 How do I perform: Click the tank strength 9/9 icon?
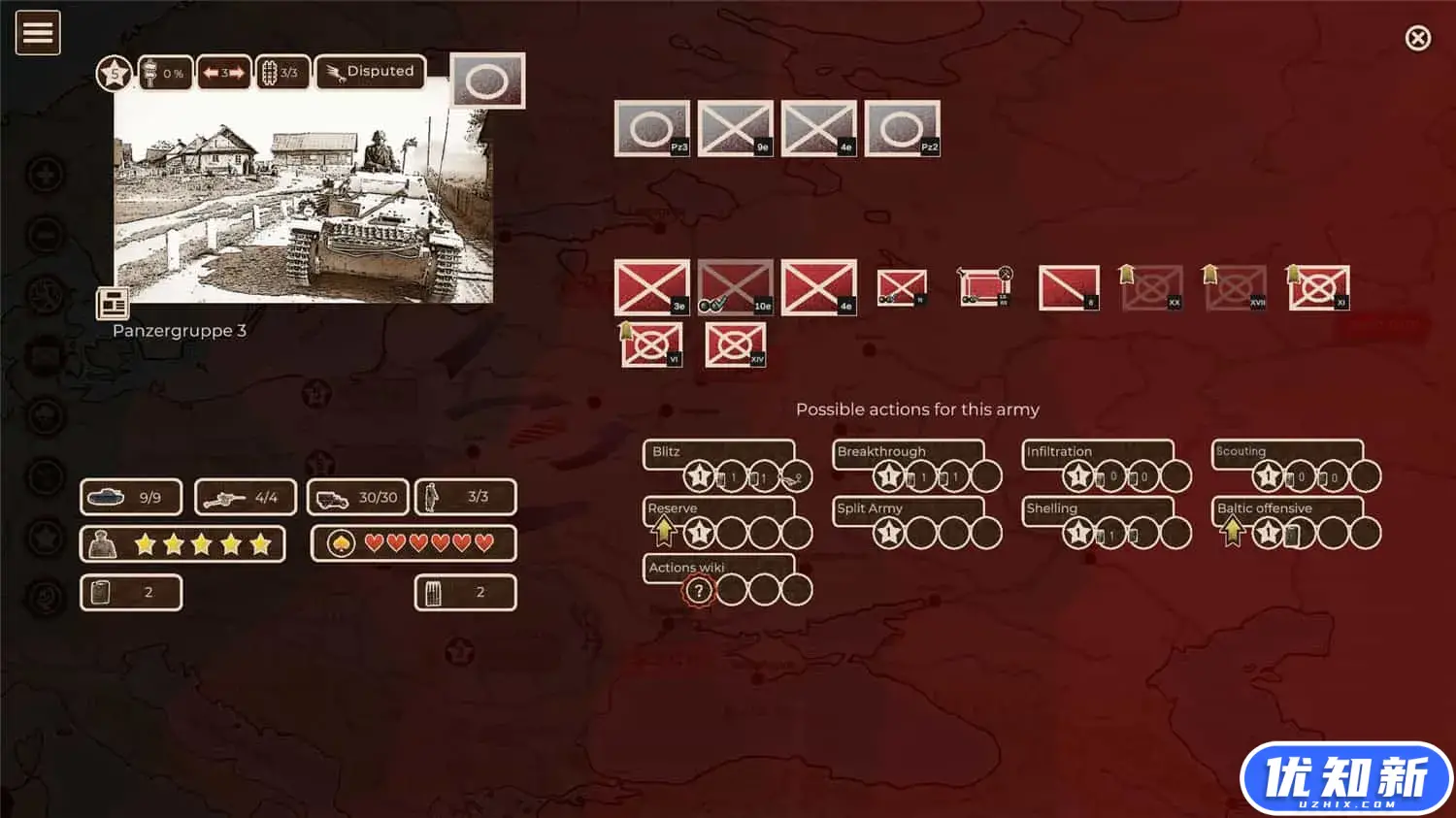click(x=131, y=497)
